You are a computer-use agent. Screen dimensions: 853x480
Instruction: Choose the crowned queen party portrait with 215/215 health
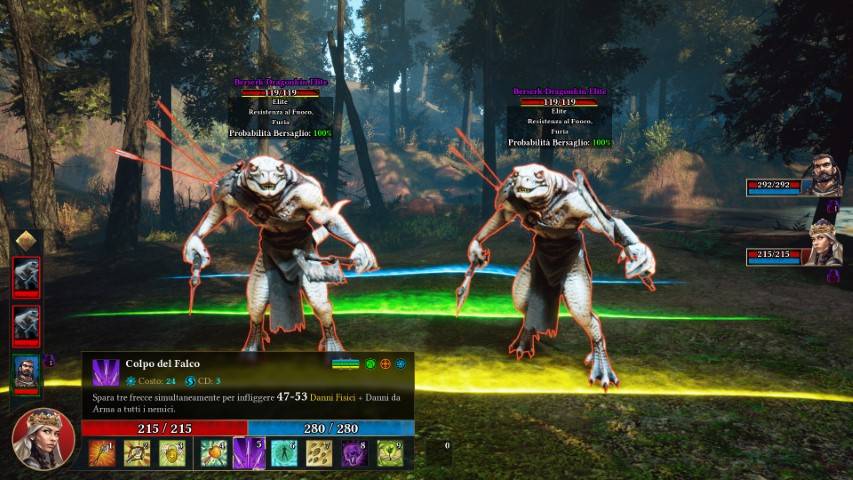[823, 243]
